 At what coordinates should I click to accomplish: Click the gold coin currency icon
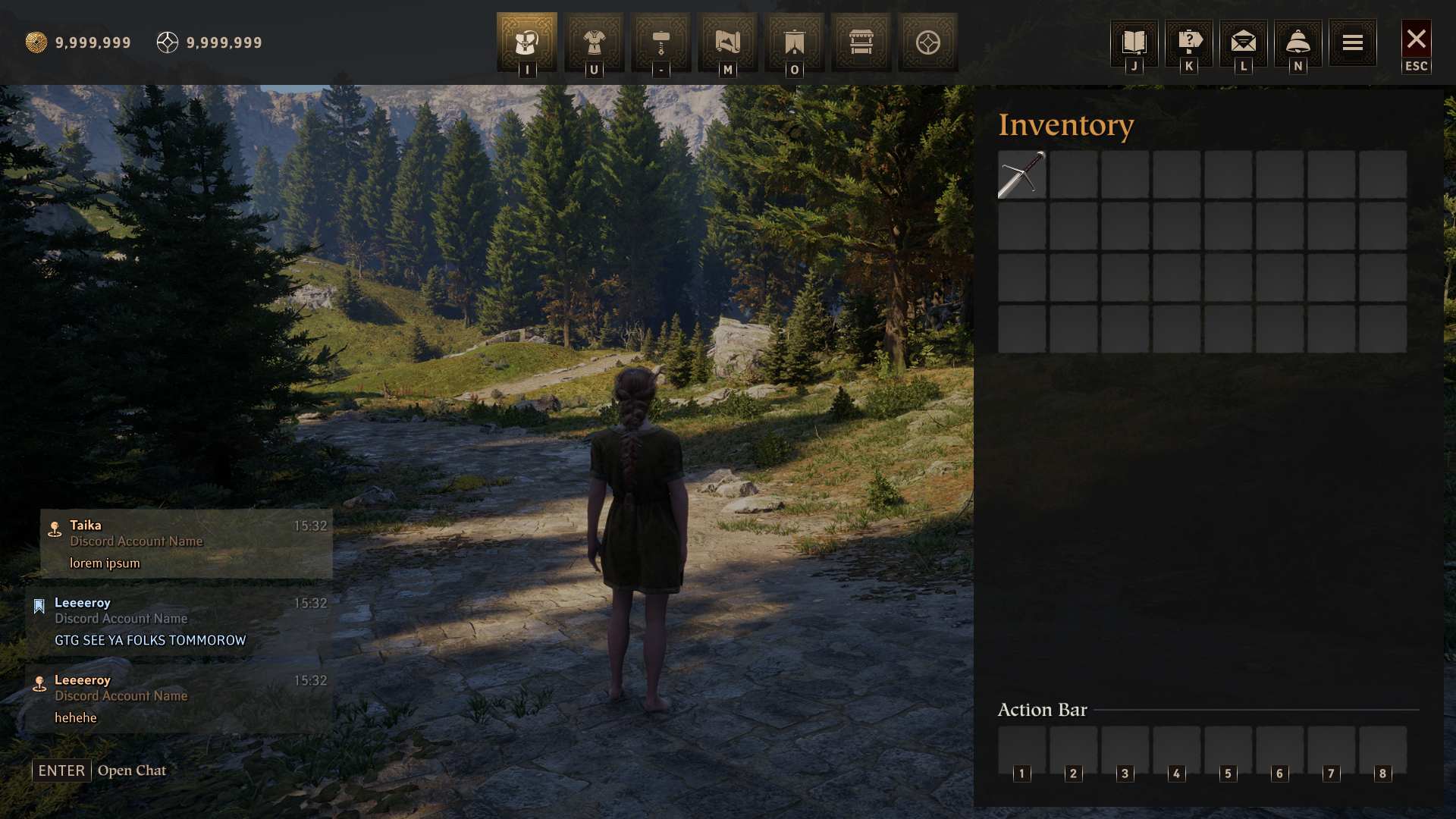pos(36,42)
